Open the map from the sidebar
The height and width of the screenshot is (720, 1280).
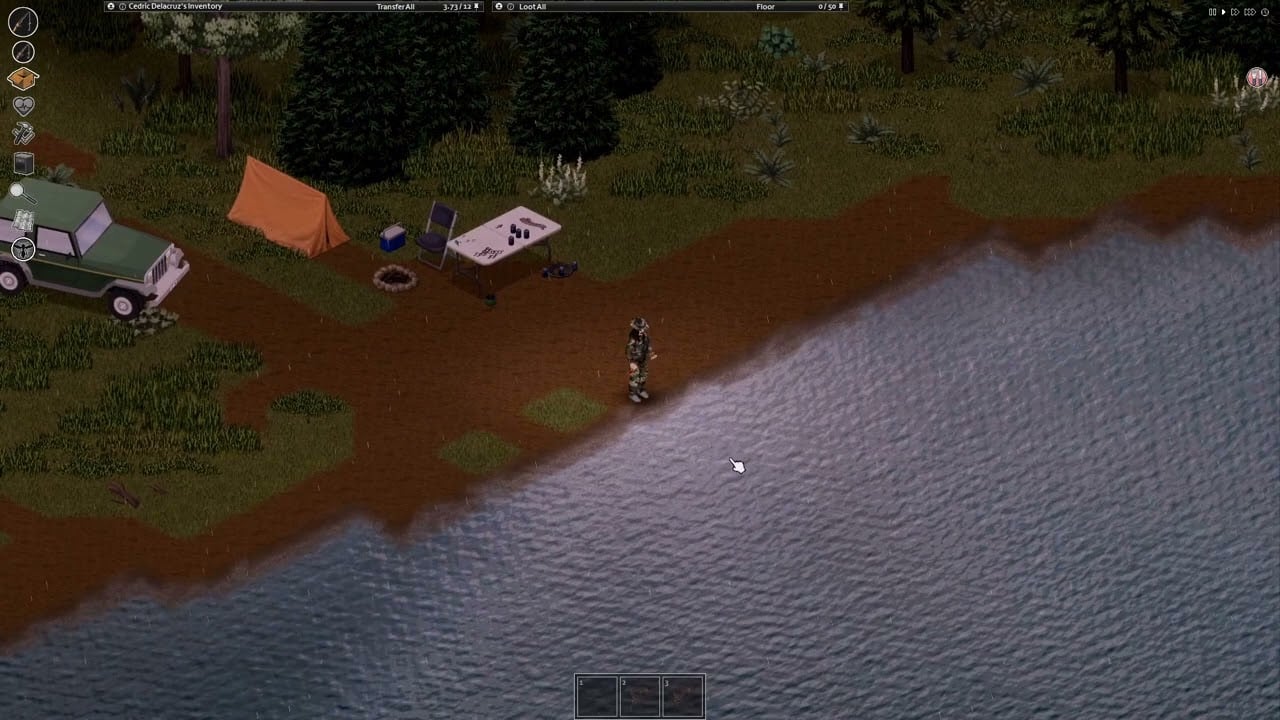[24, 222]
